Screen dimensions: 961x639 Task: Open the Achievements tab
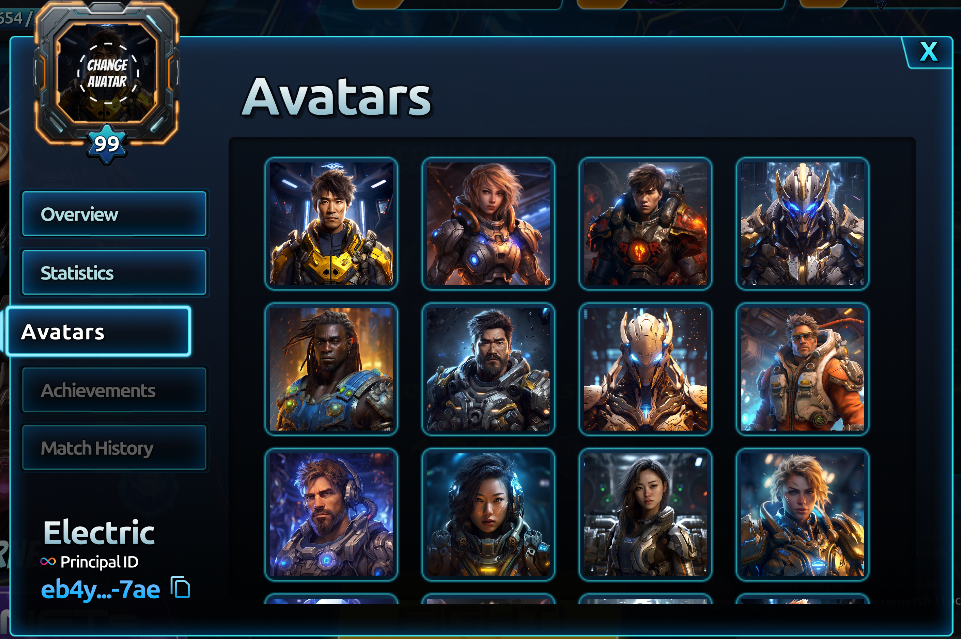(114, 390)
